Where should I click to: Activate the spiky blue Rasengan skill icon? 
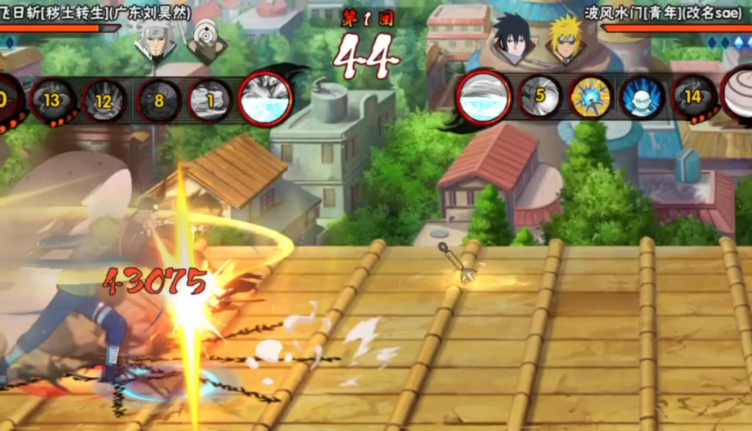tap(590, 97)
